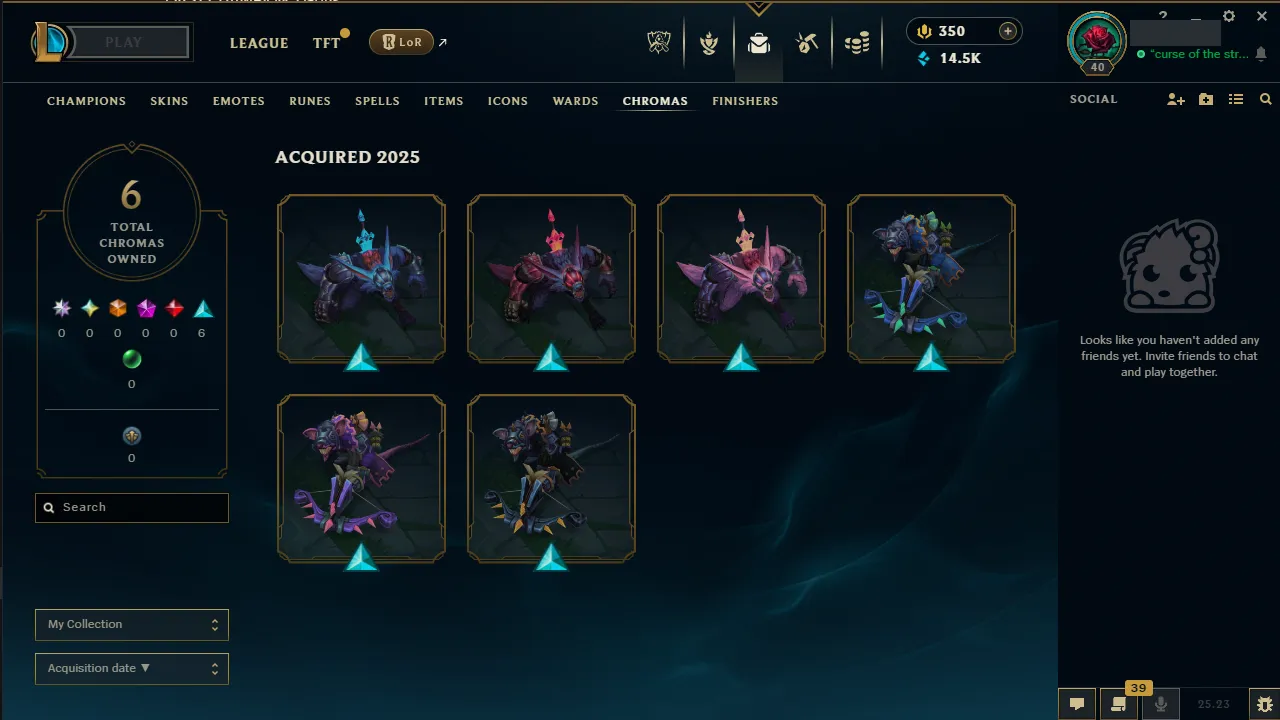Switch to the SKINS tab
Screen dimensions: 1280x720
169,100
